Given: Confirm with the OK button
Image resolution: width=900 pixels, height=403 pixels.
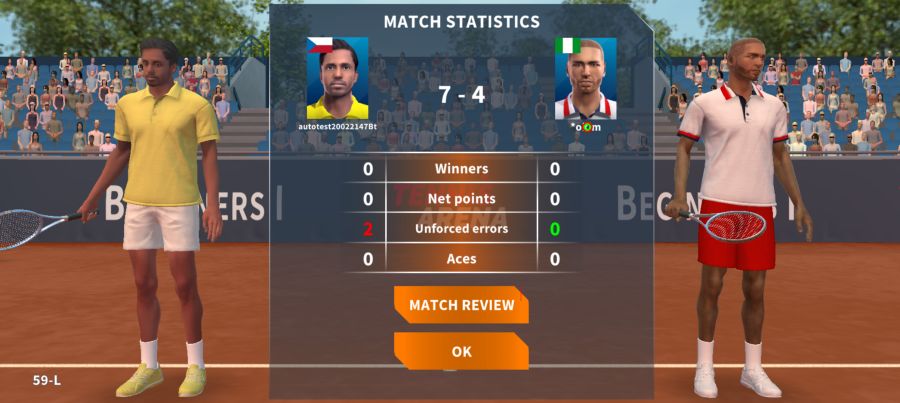Looking at the screenshot, I should (x=461, y=352).
